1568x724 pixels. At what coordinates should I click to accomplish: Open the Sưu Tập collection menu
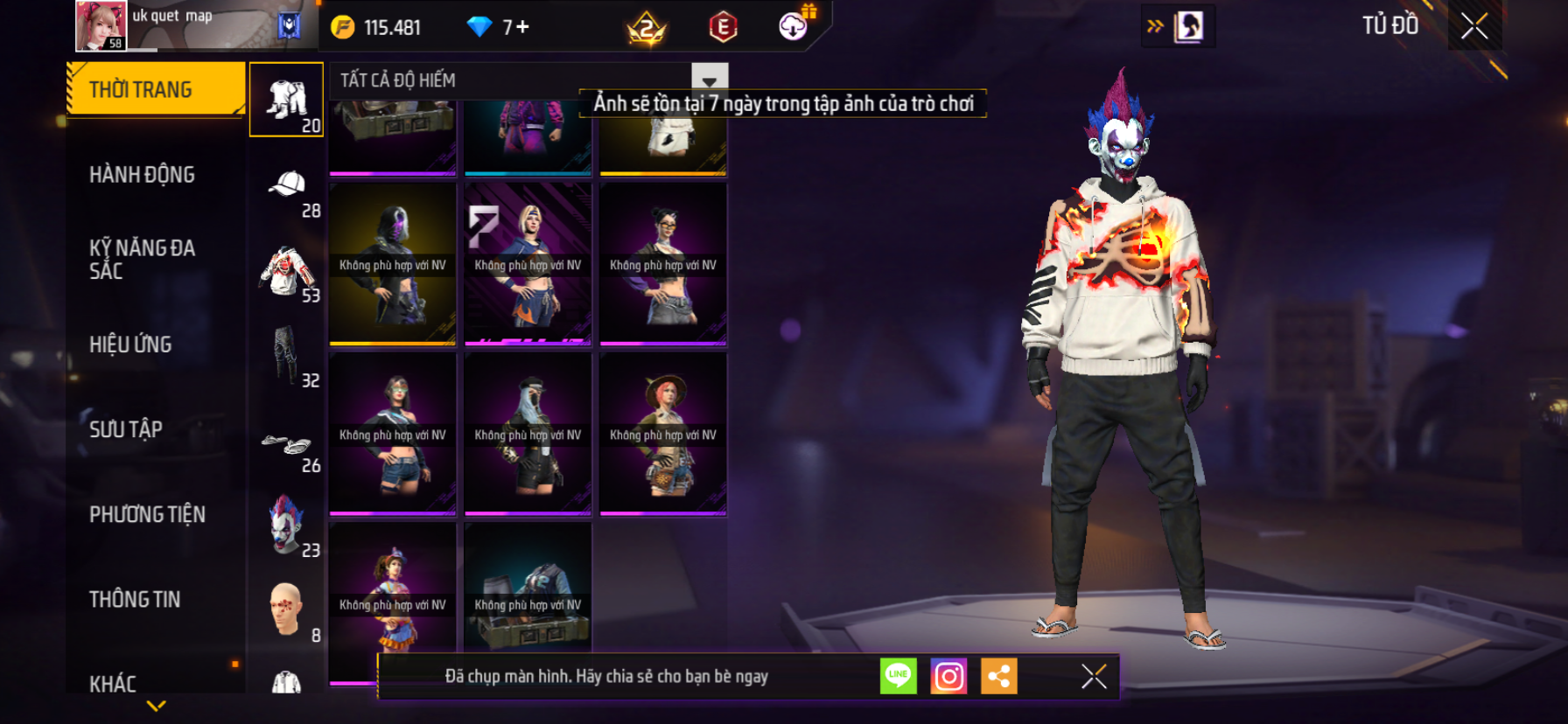(x=126, y=429)
